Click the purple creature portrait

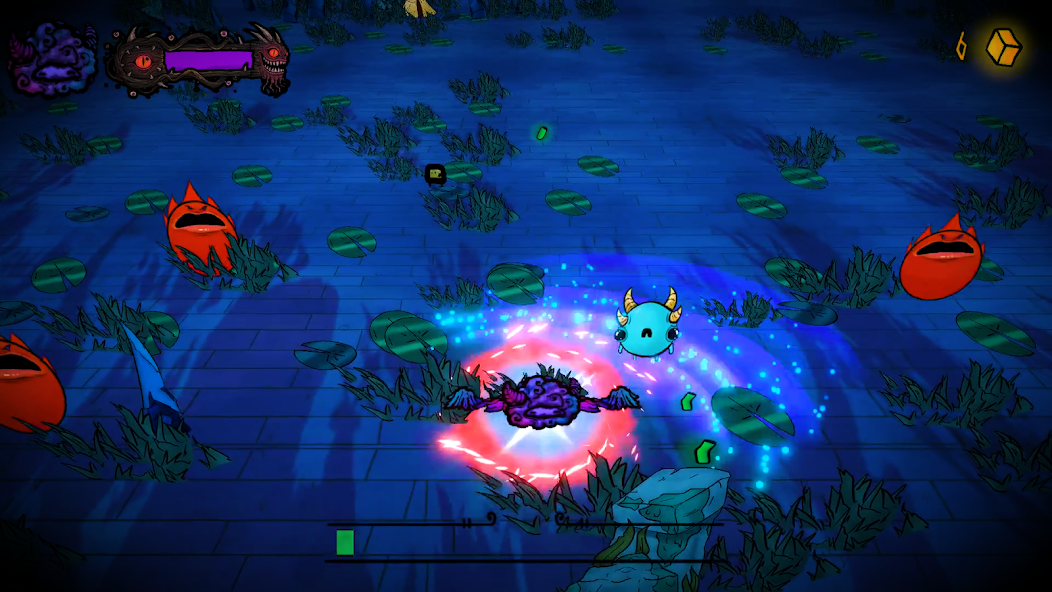tap(52, 57)
